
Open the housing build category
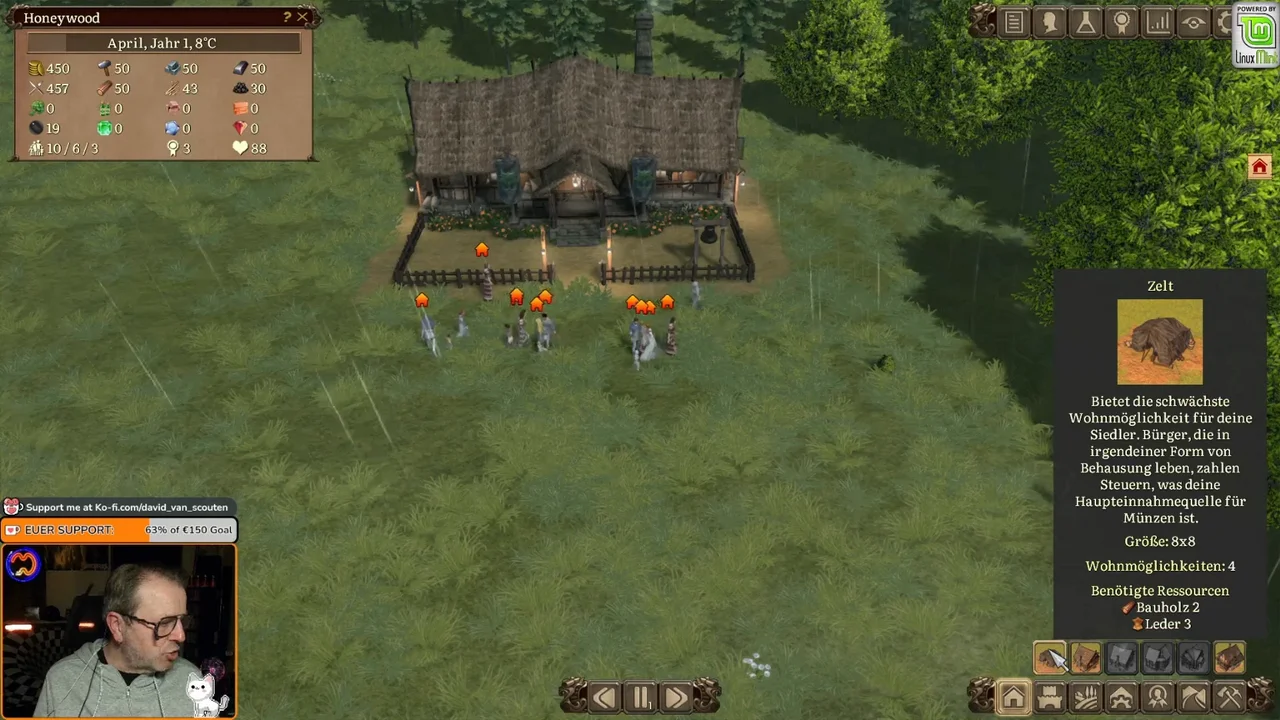point(1013,697)
